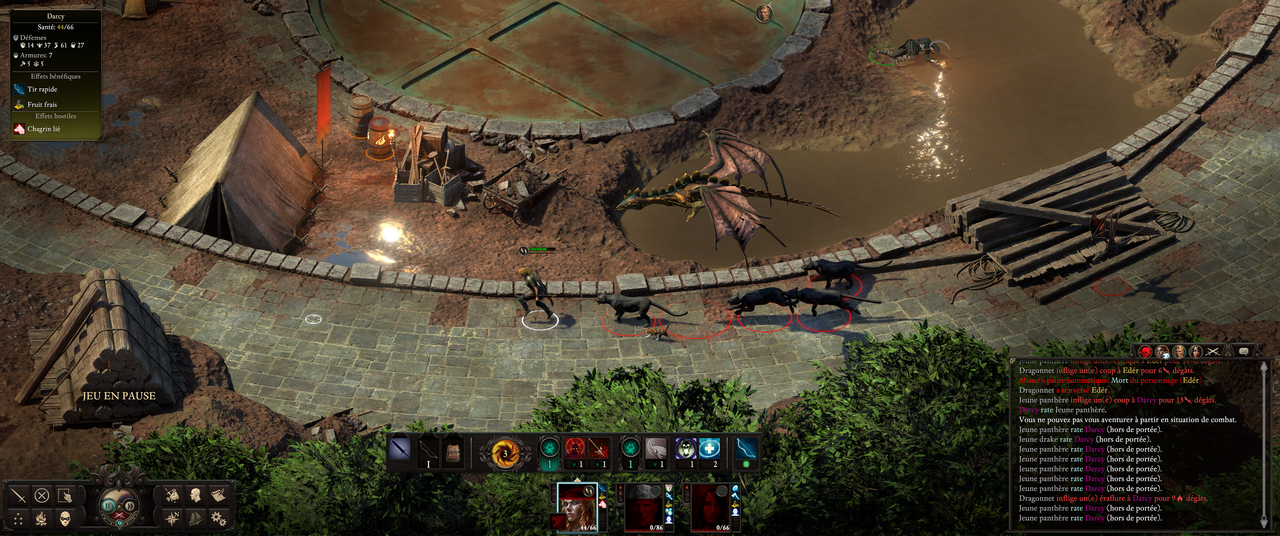Screen dimensions: 1280x536
Task: Cancel current action with the crossed-circle button
Action: coord(42,495)
